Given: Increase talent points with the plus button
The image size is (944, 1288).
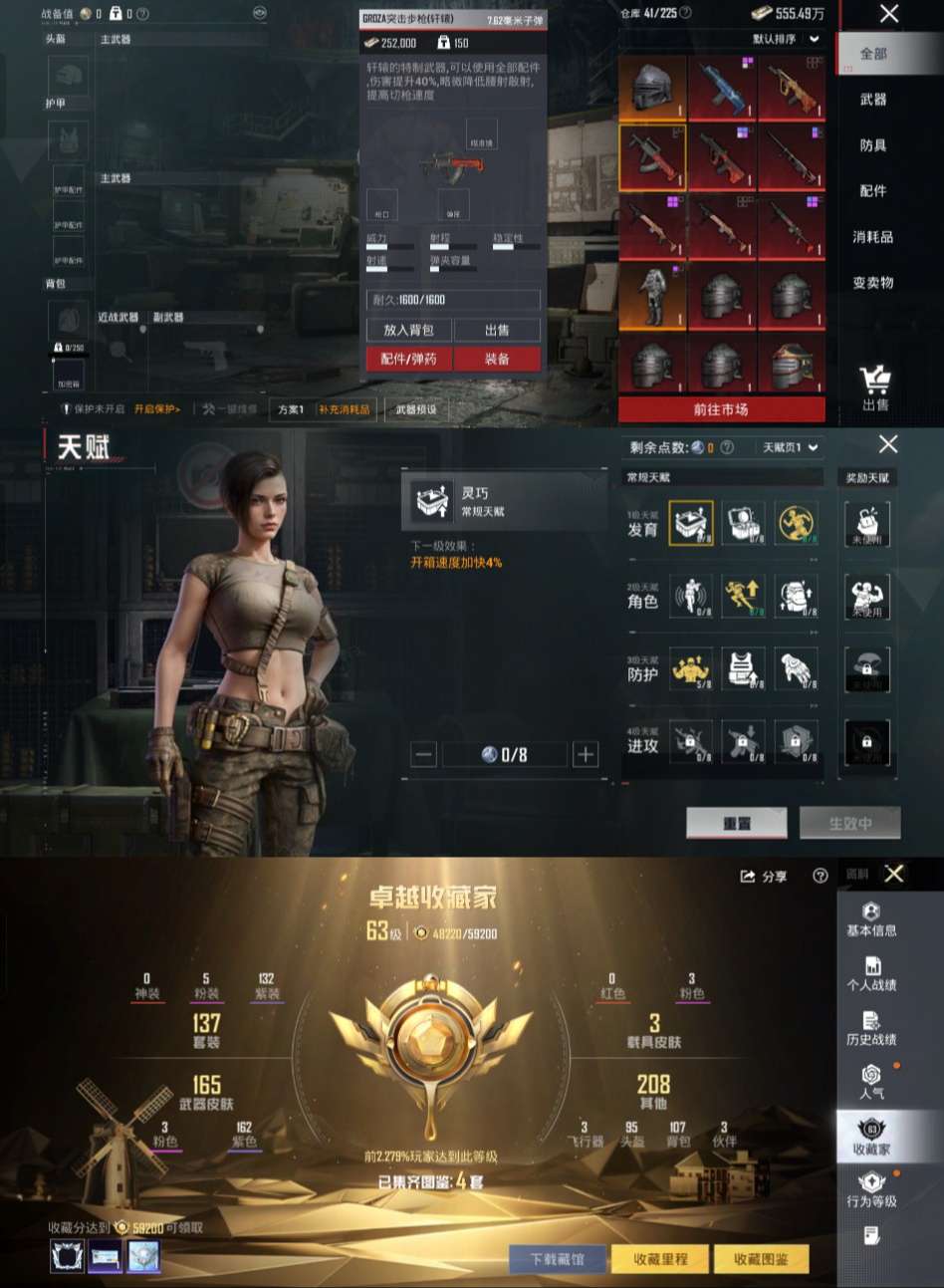Looking at the screenshot, I should click(586, 755).
